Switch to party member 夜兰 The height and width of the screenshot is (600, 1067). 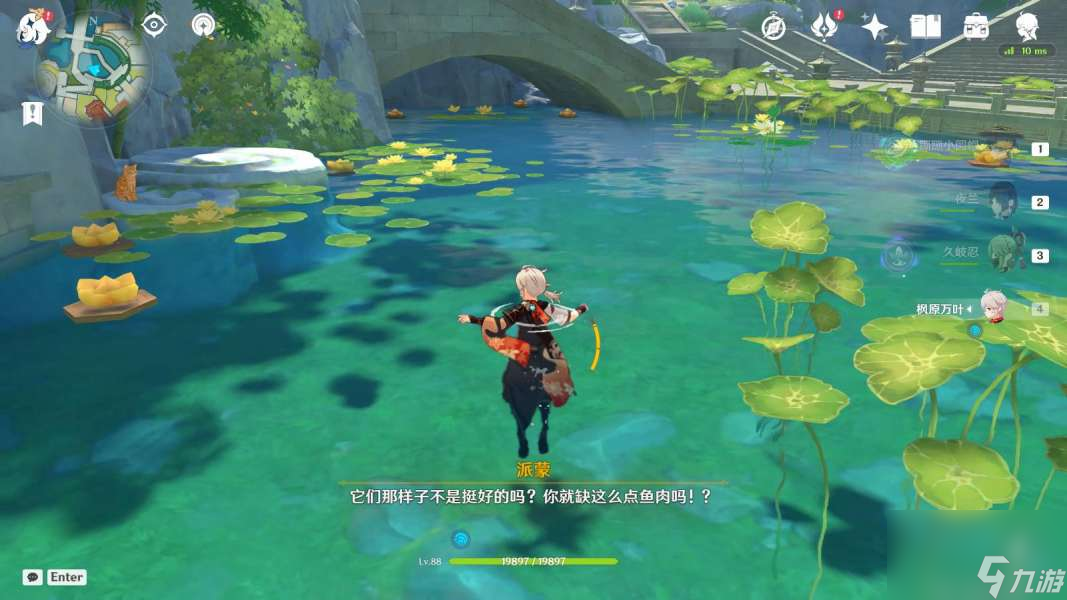(1003, 200)
